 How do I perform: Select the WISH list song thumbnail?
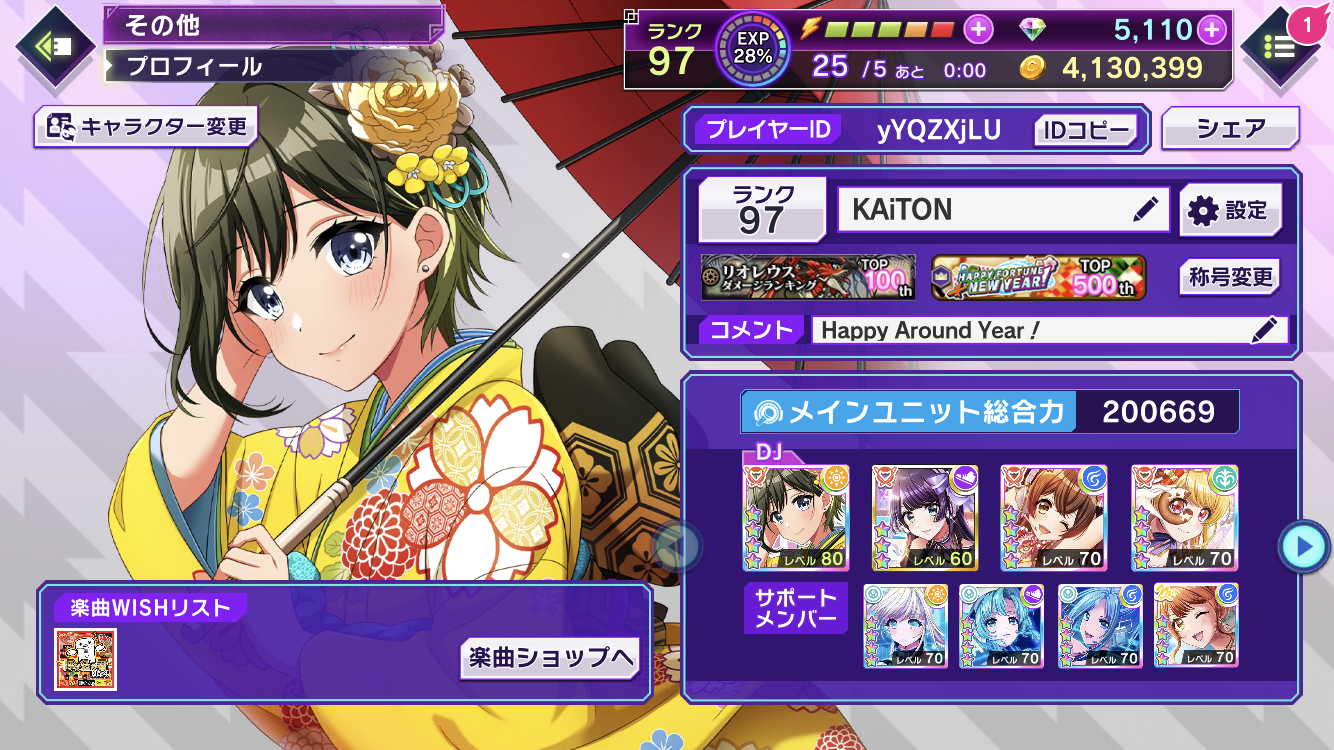[86, 659]
